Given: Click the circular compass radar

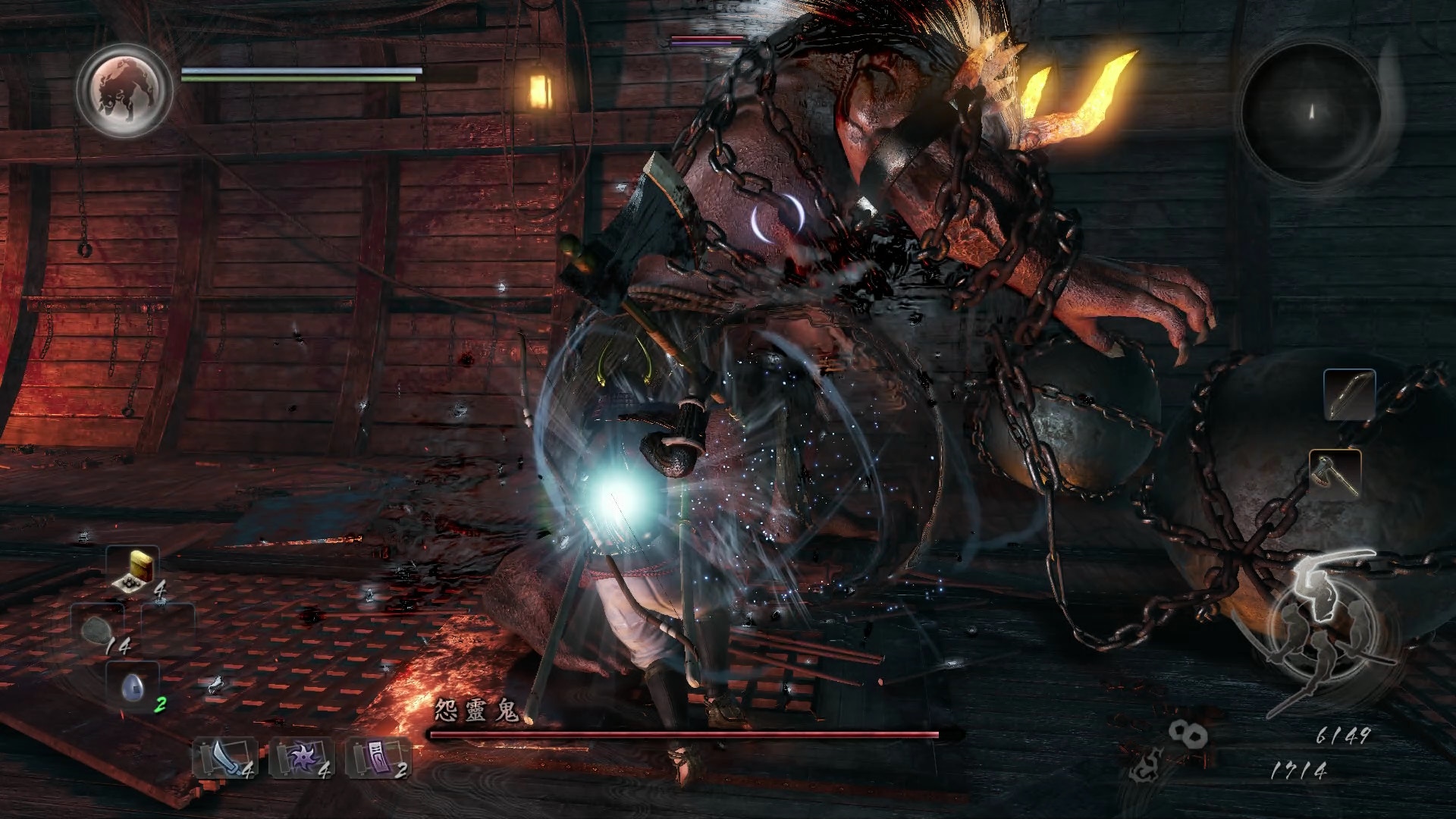Looking at the screenshot, I should click(1310, 112).
